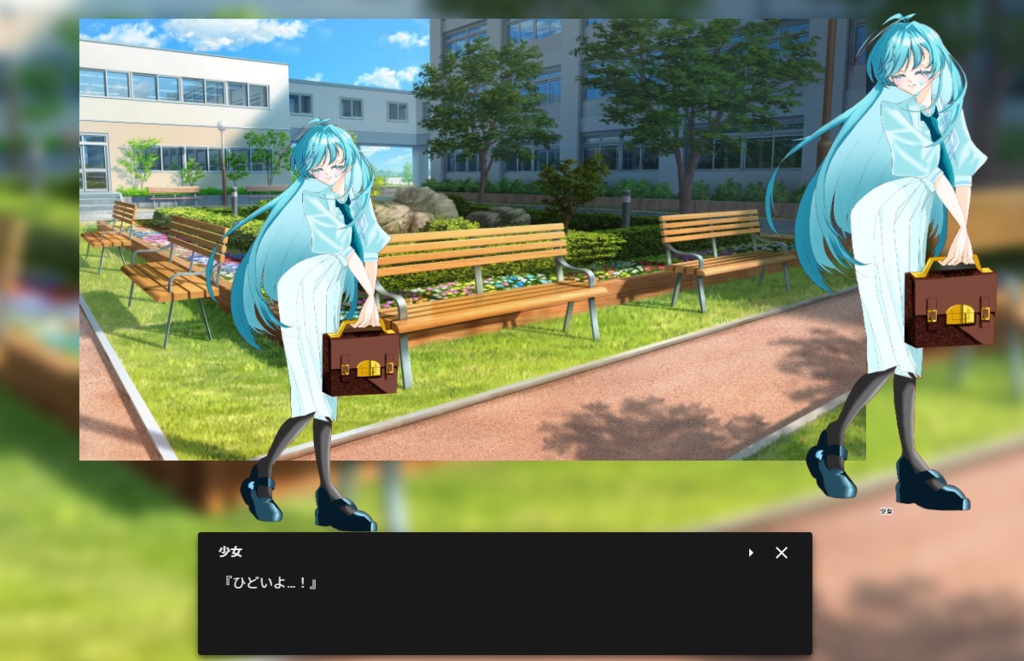Screen dimensions: 1024x661
Task: Close the dialogue box with the X
Action: [x=782, y=552]
